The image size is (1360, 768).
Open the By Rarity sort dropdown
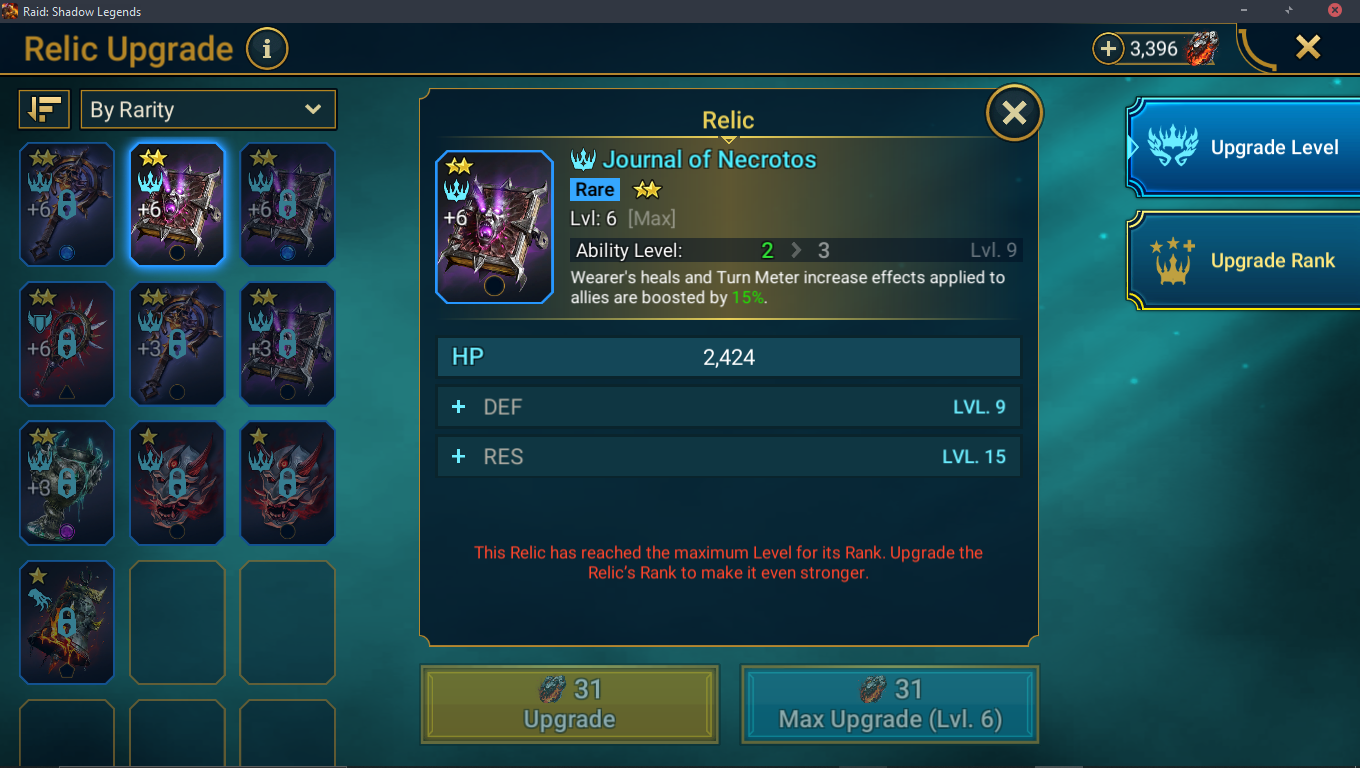point(208,110)
